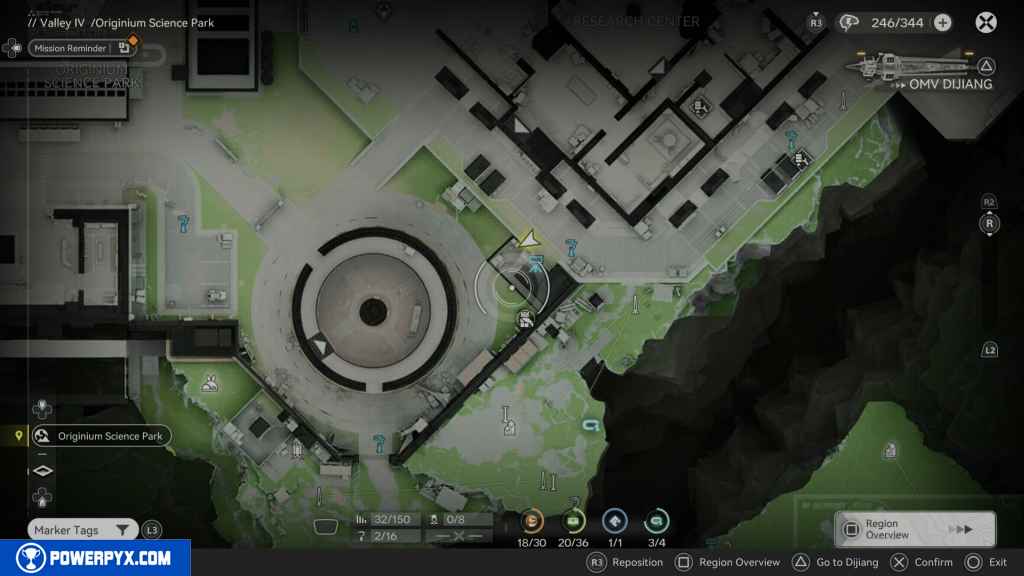Click the PowerPyx.com watermark logo
1024x576 pixels.
point(95,558)
